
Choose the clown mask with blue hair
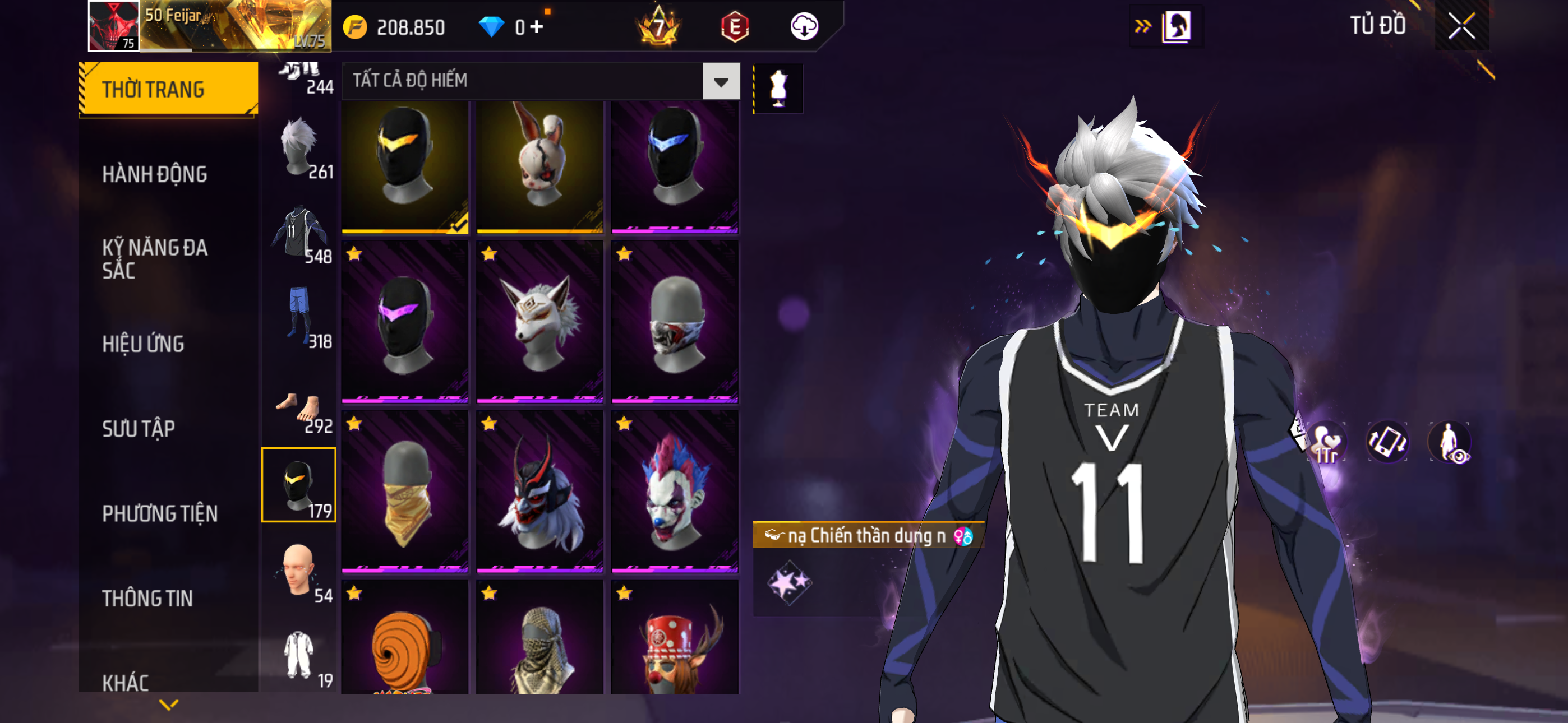675,492
